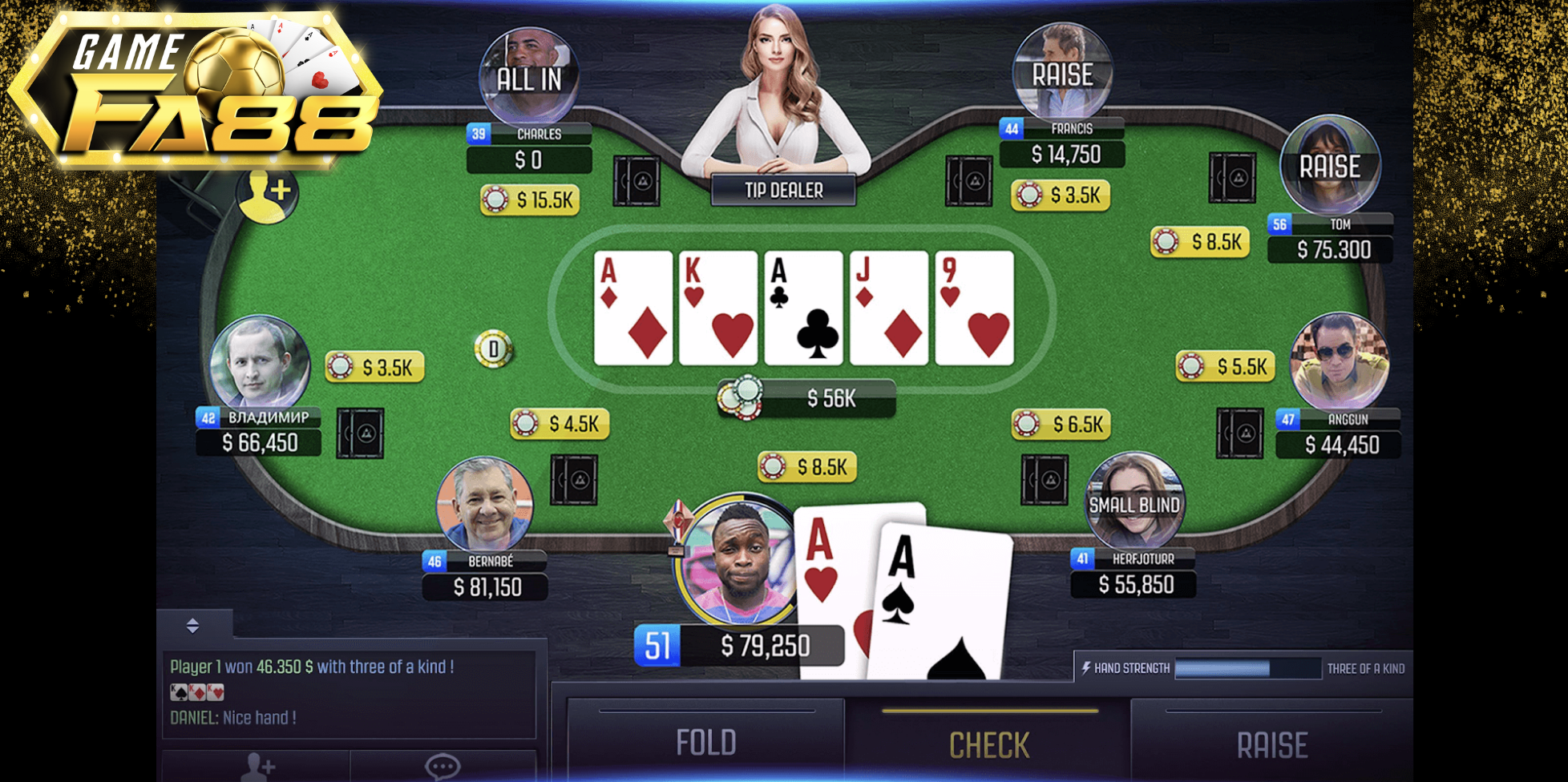
Task: Click the lightning icon next to Hand Strength
Action: [1088, 667]
